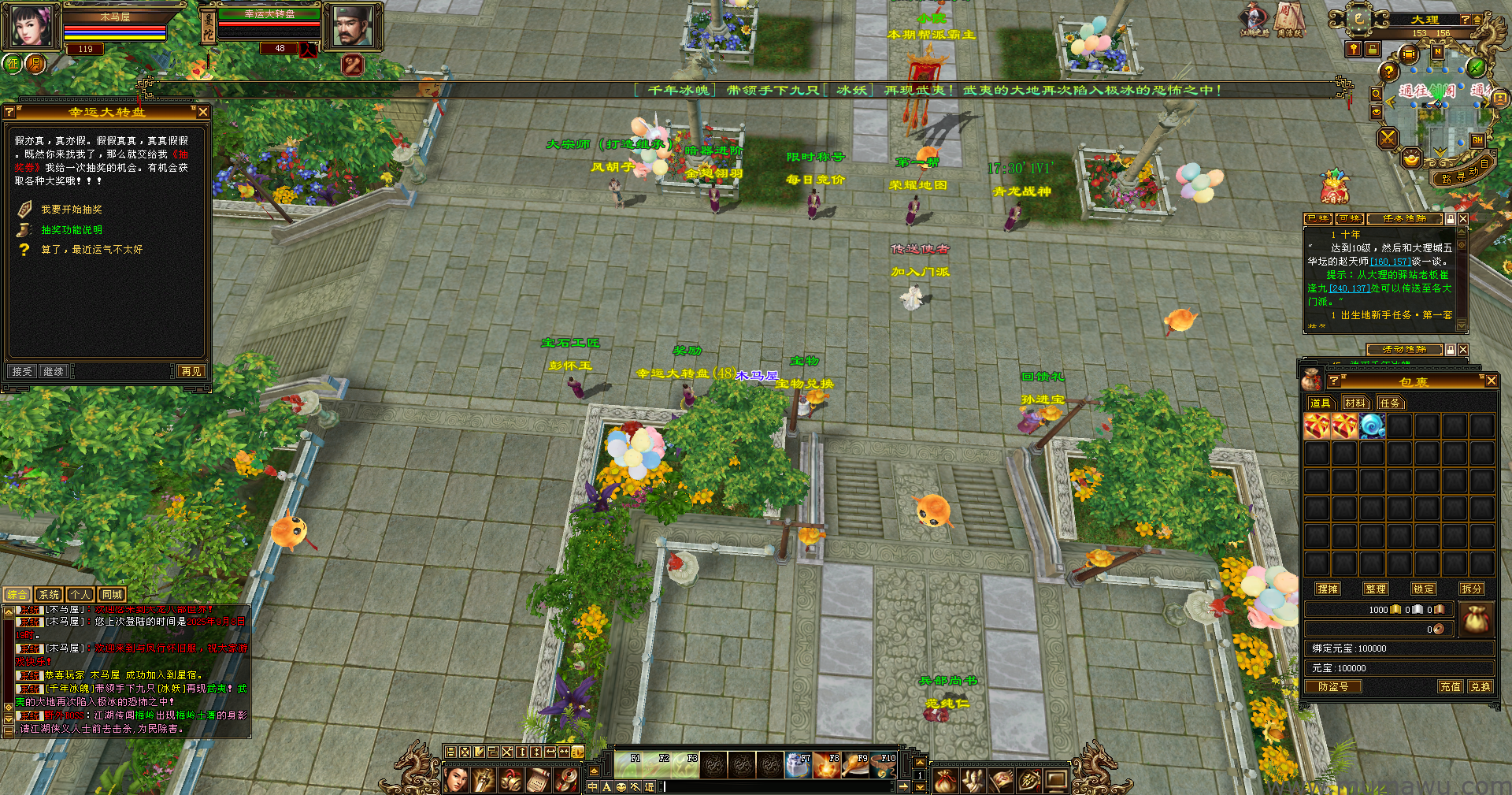1512x795 pixels.
Task: Open 充值 recharge in the bag
Action: tap(1450, 687)
